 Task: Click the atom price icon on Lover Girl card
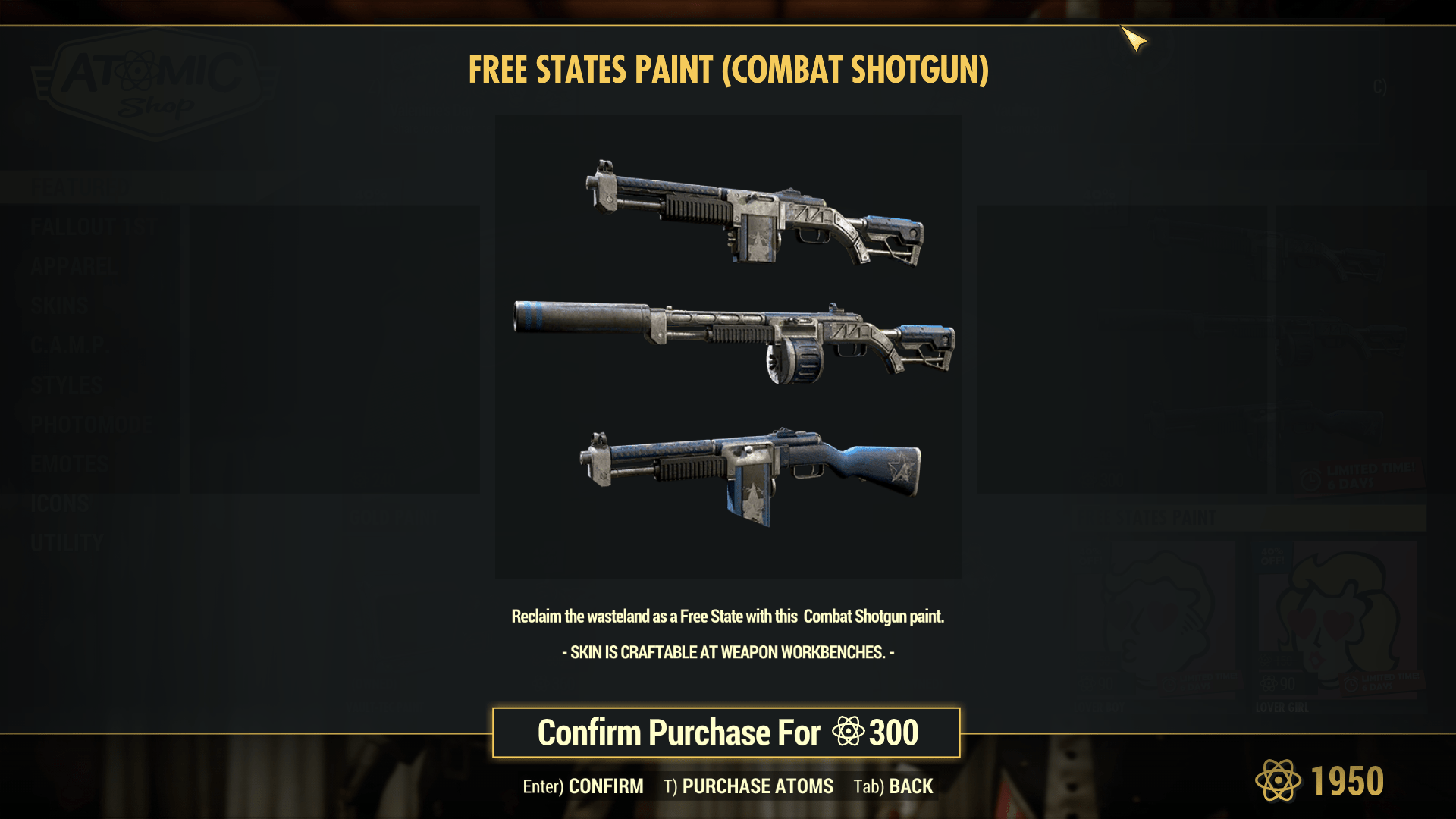click(x=1268, y=683)
